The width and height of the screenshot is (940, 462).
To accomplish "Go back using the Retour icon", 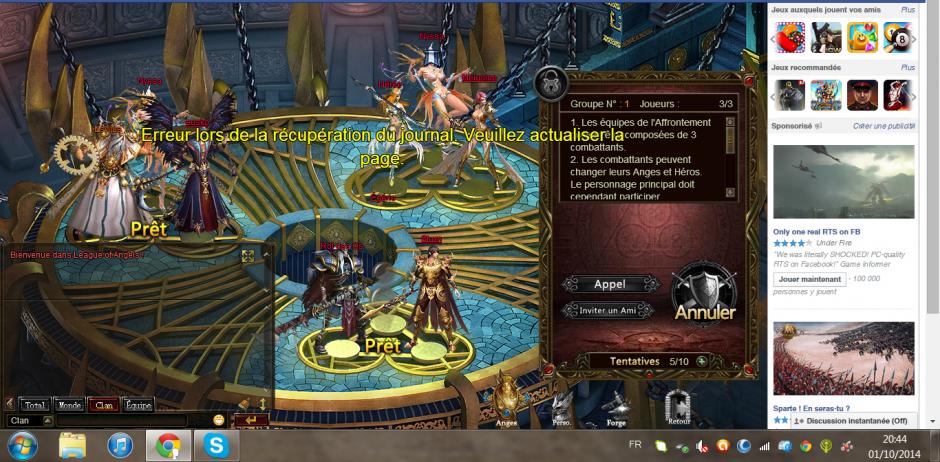I will pyautogui.click(x=679, y=406).
